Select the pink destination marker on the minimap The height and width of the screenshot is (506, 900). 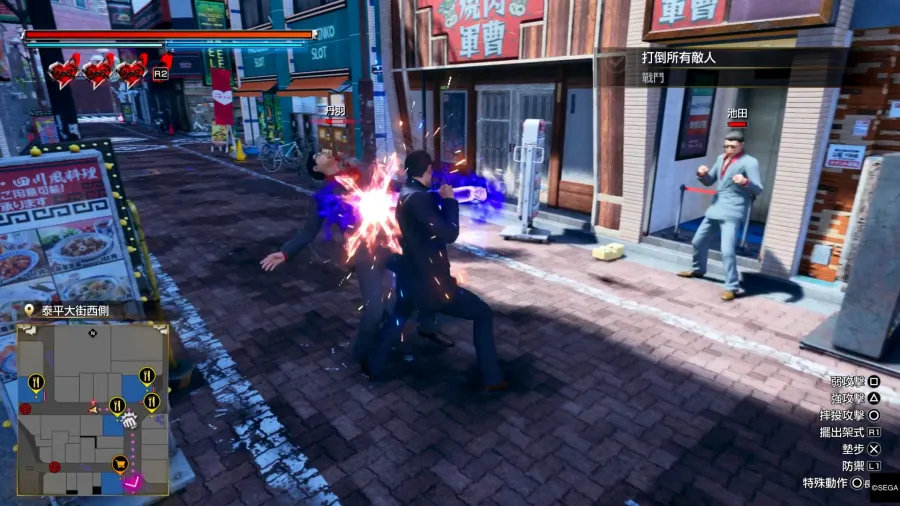click(132, 482)
